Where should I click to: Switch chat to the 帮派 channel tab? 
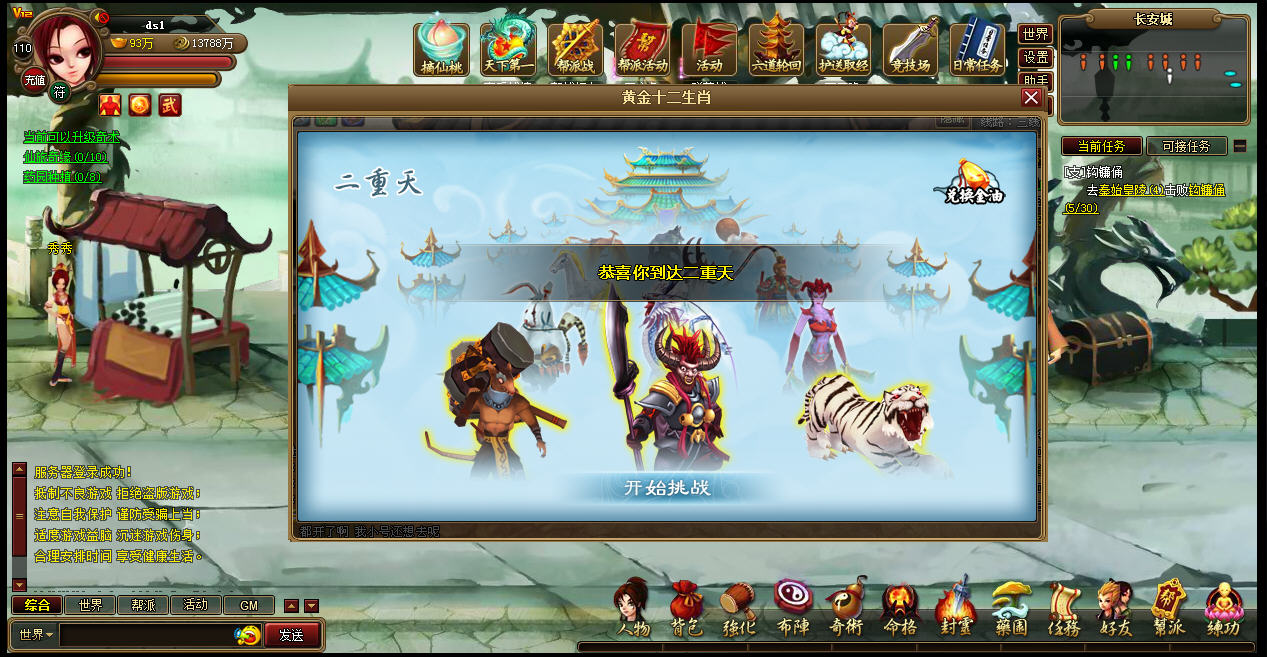pyautogui.click(x=143, y=605)
